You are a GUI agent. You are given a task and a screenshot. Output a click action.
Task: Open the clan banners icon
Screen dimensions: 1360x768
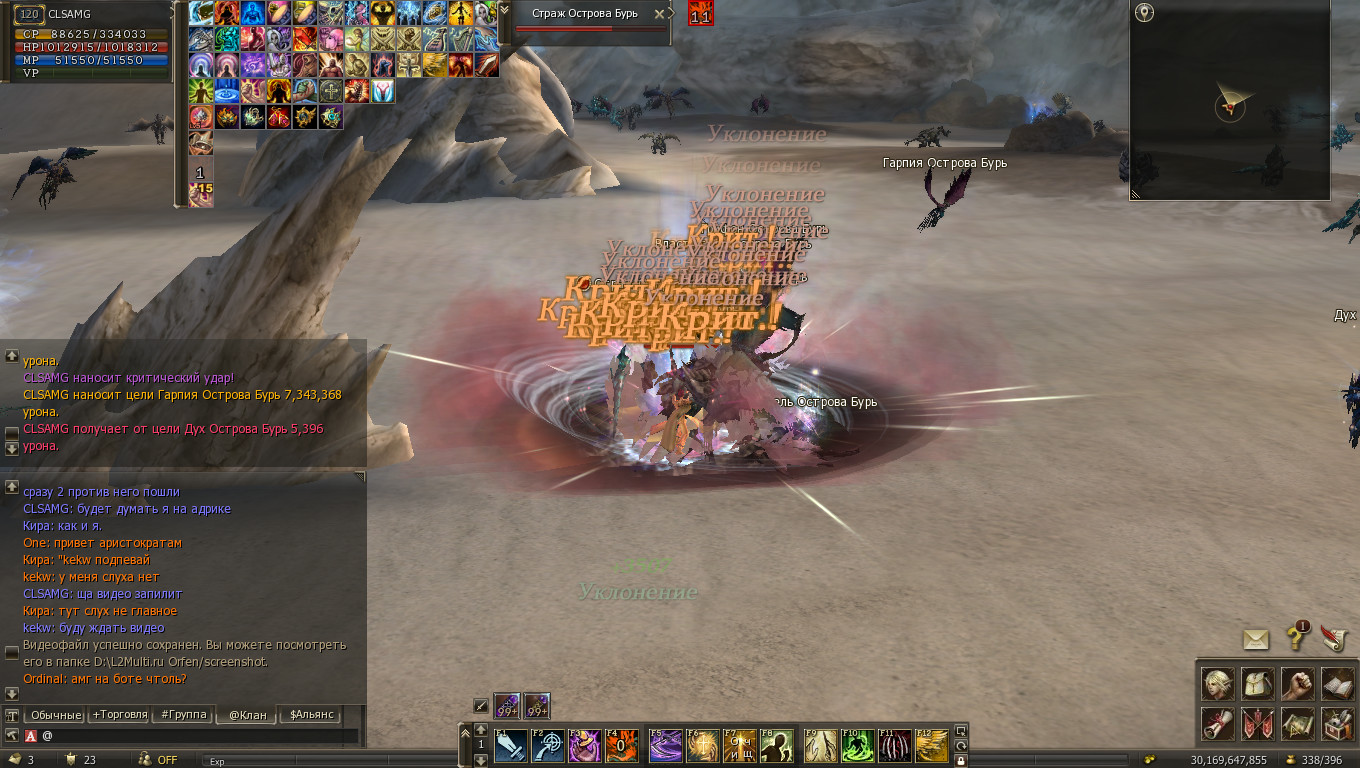tap(1257, 723)
